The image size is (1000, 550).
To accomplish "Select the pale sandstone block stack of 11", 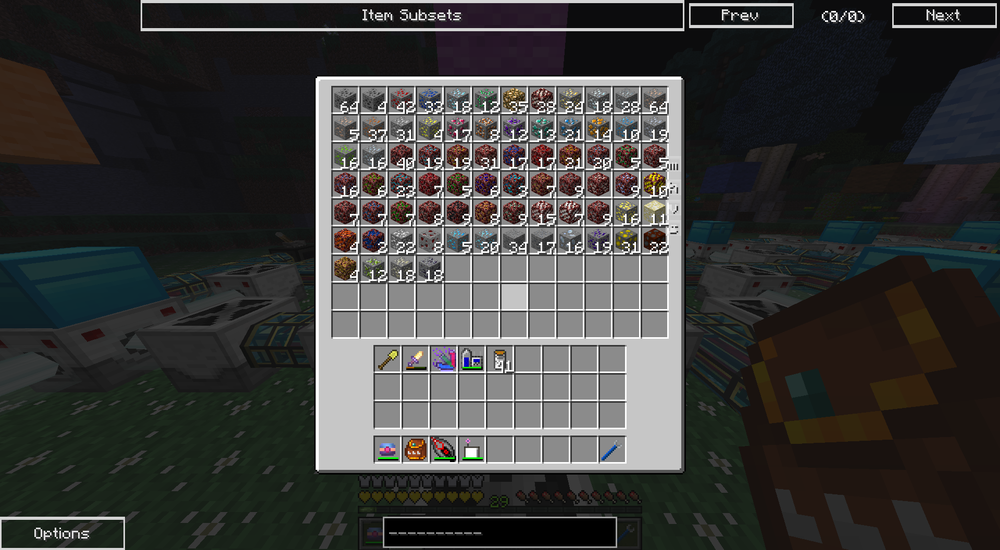I will (x=655, y=212).
